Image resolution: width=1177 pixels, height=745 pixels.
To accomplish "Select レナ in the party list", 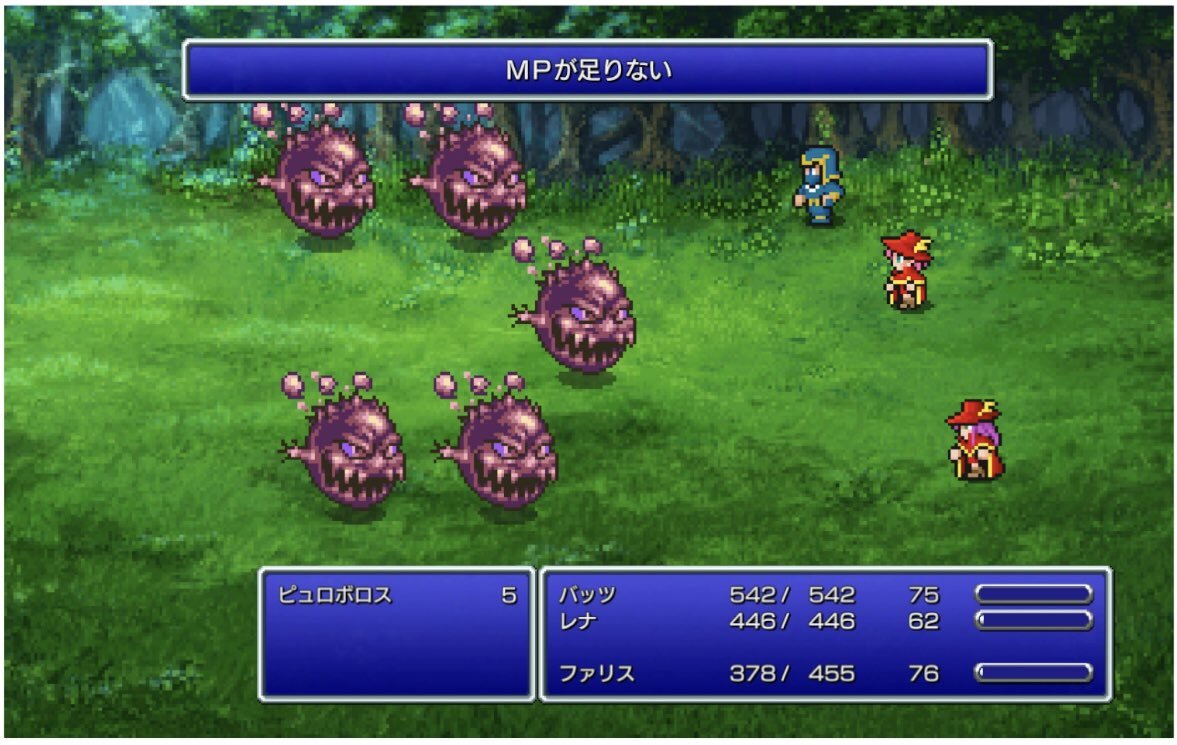I will [x=581, y=621].
